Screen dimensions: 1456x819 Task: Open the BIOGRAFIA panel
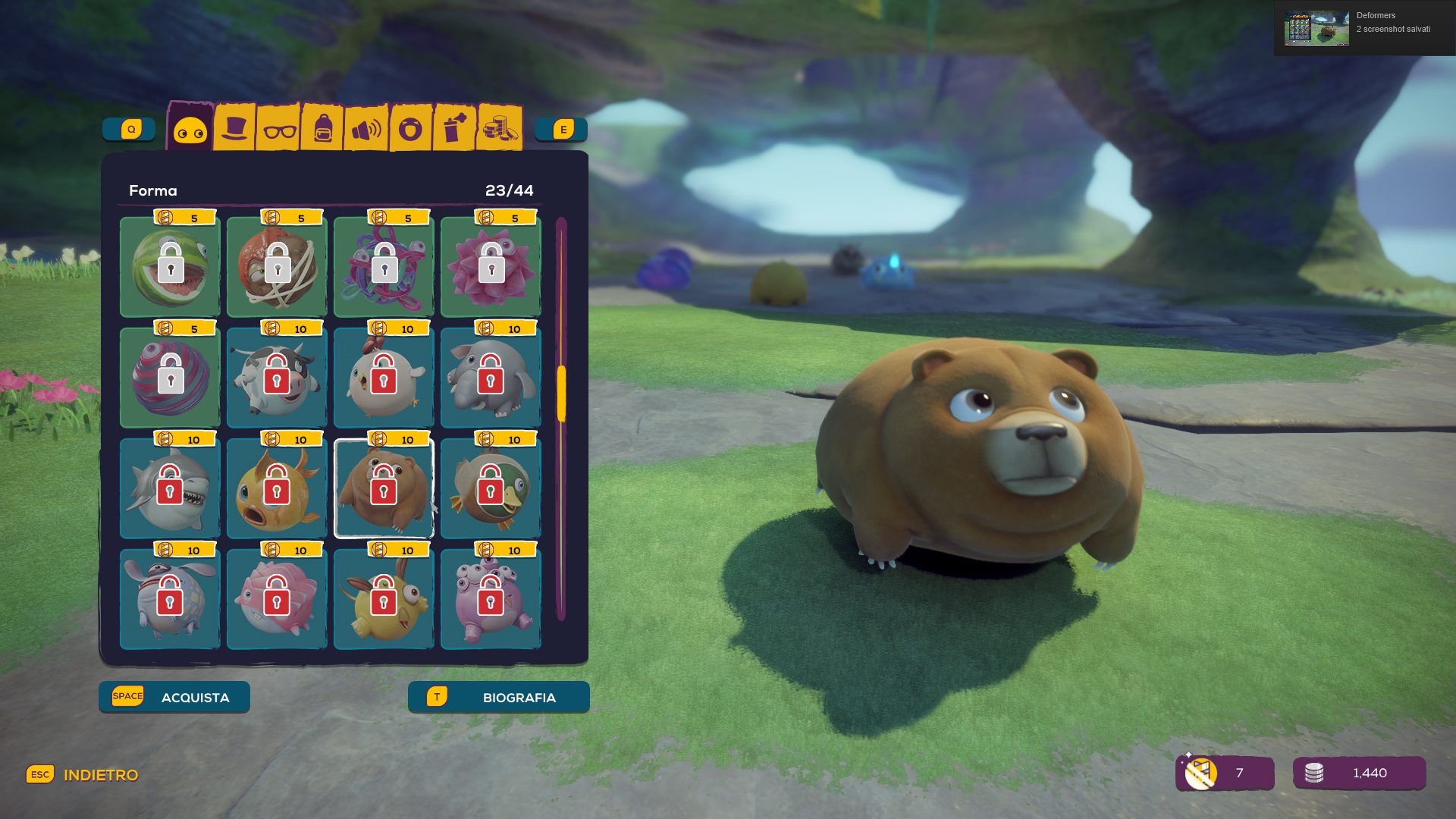[498, 697]
